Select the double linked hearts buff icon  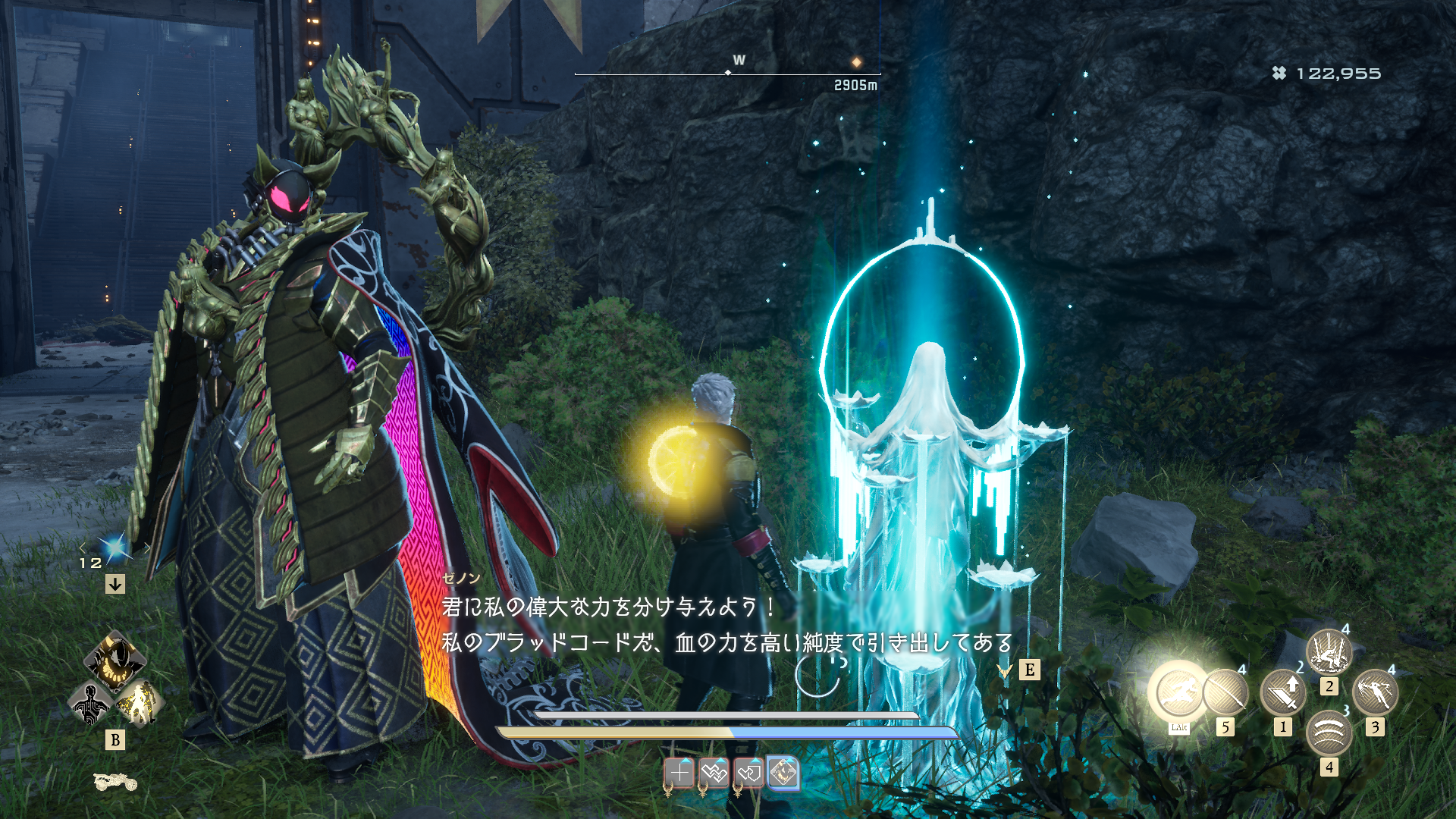click(x=714, y=773)
